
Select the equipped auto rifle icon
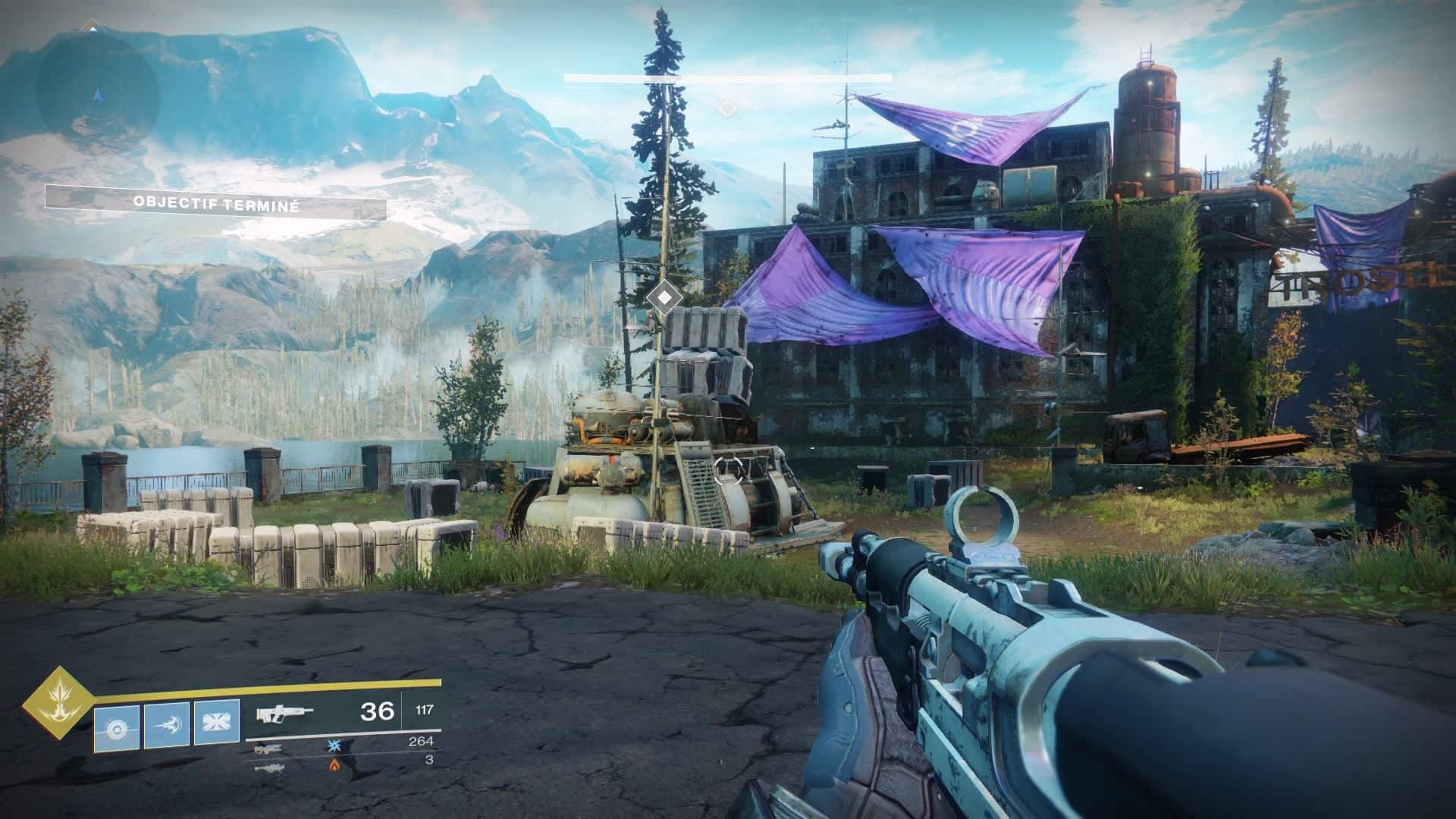coord(284,714)
